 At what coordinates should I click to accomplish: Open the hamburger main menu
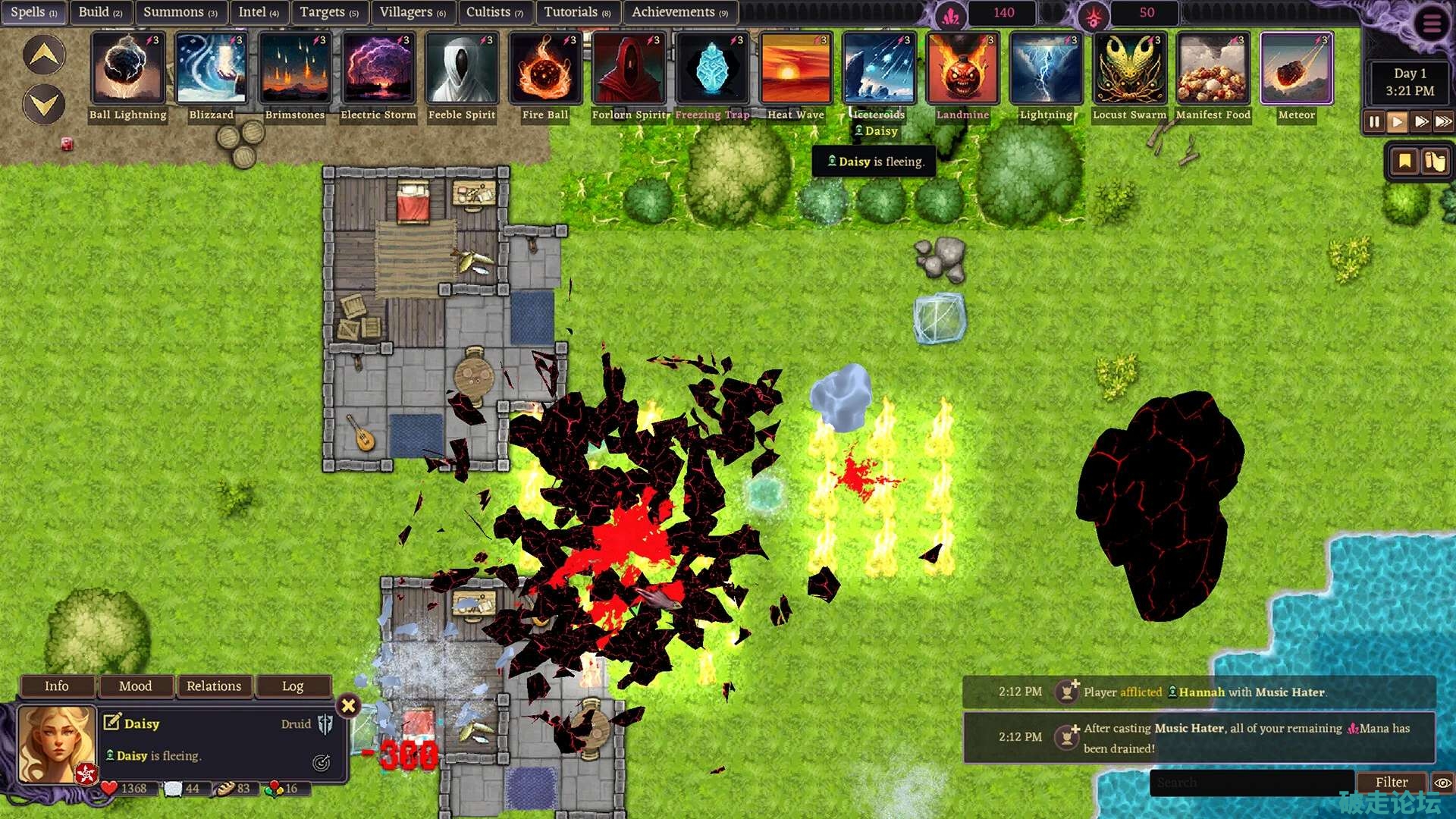pos(1431,24)
